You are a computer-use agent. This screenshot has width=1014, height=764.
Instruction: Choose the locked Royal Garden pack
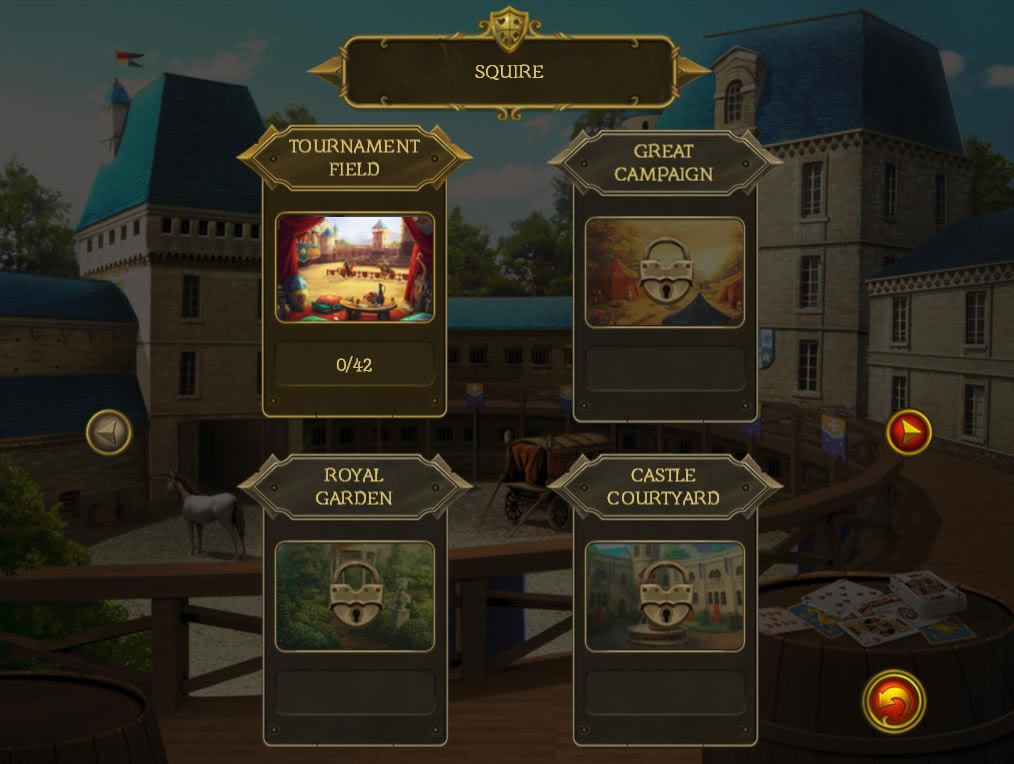click(355, 596)
